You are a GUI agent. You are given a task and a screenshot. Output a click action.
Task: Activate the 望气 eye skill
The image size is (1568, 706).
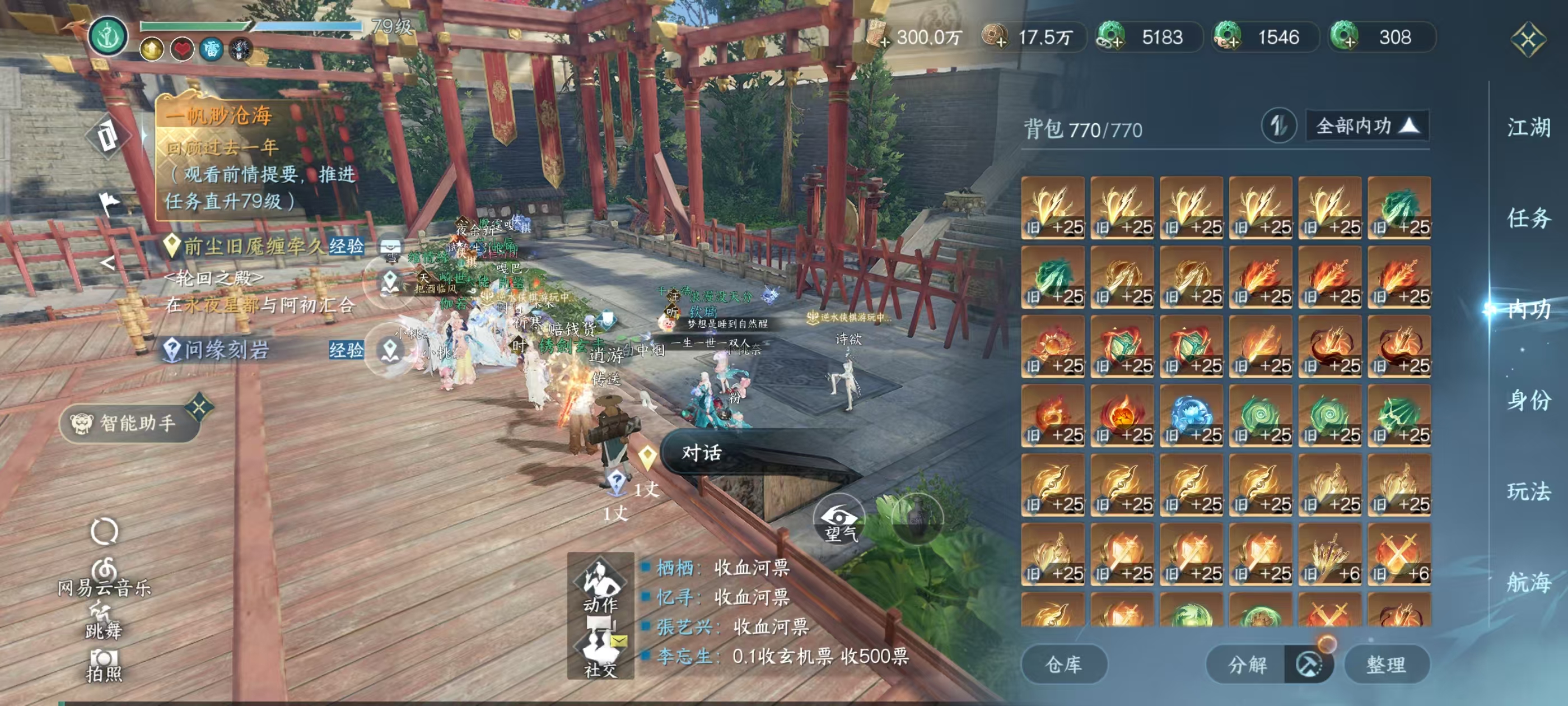click(839, 521)
